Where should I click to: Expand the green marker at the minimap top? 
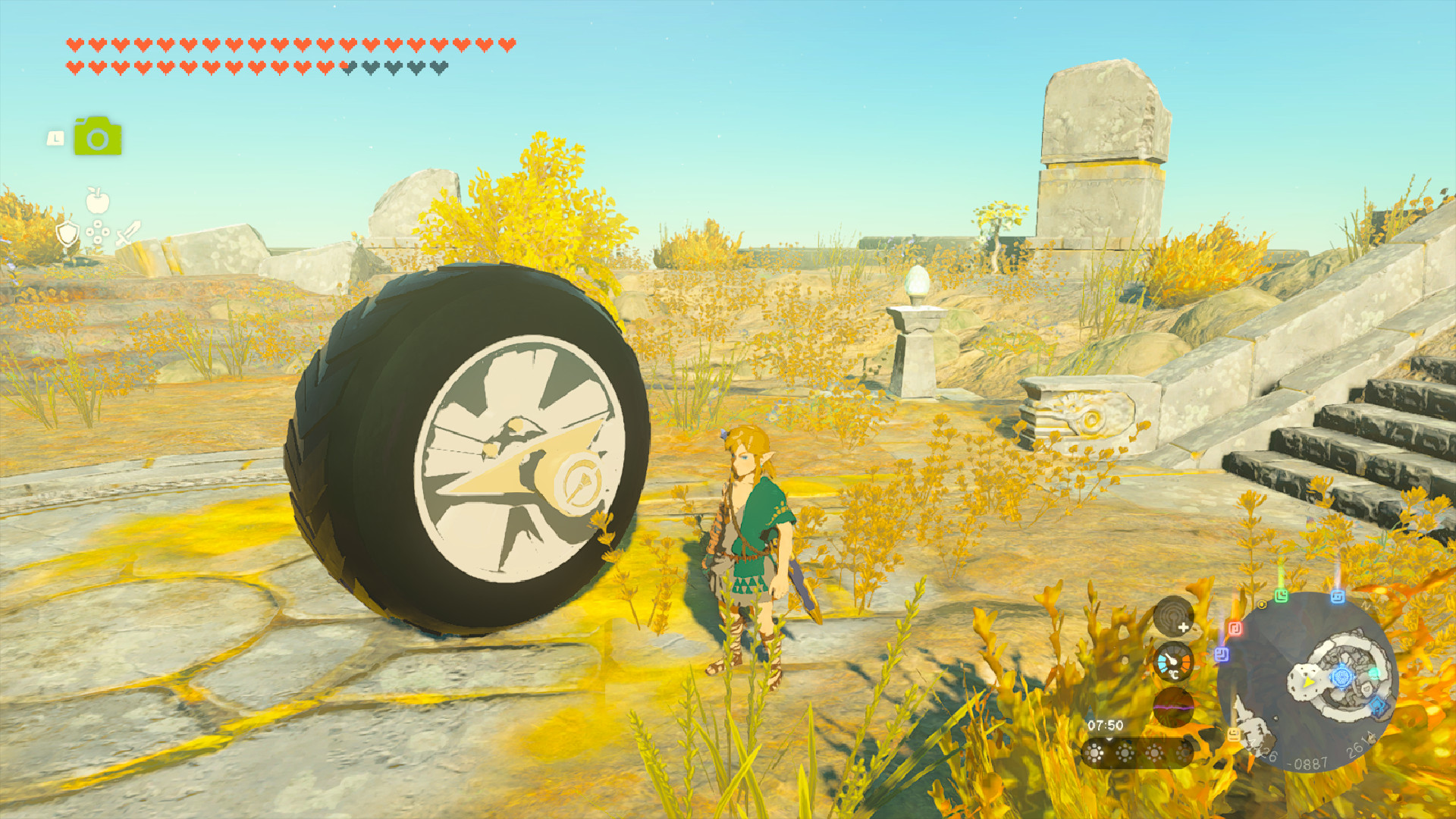pyautogui.click(x=1282, y=596)
